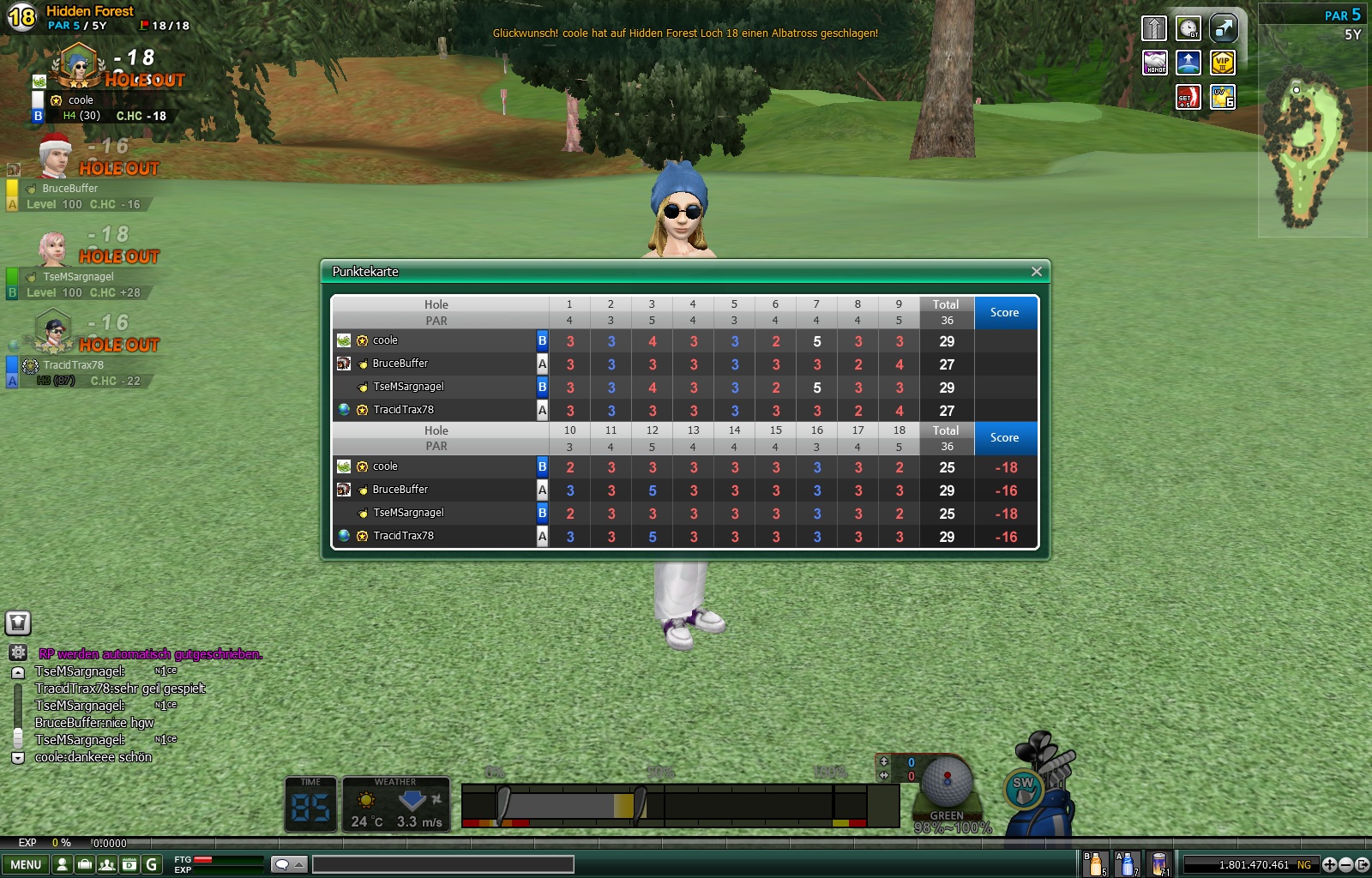This screenshot has height=878, width=1372.
Task: Click the GT clock icon
Action: pos(1188,28)
